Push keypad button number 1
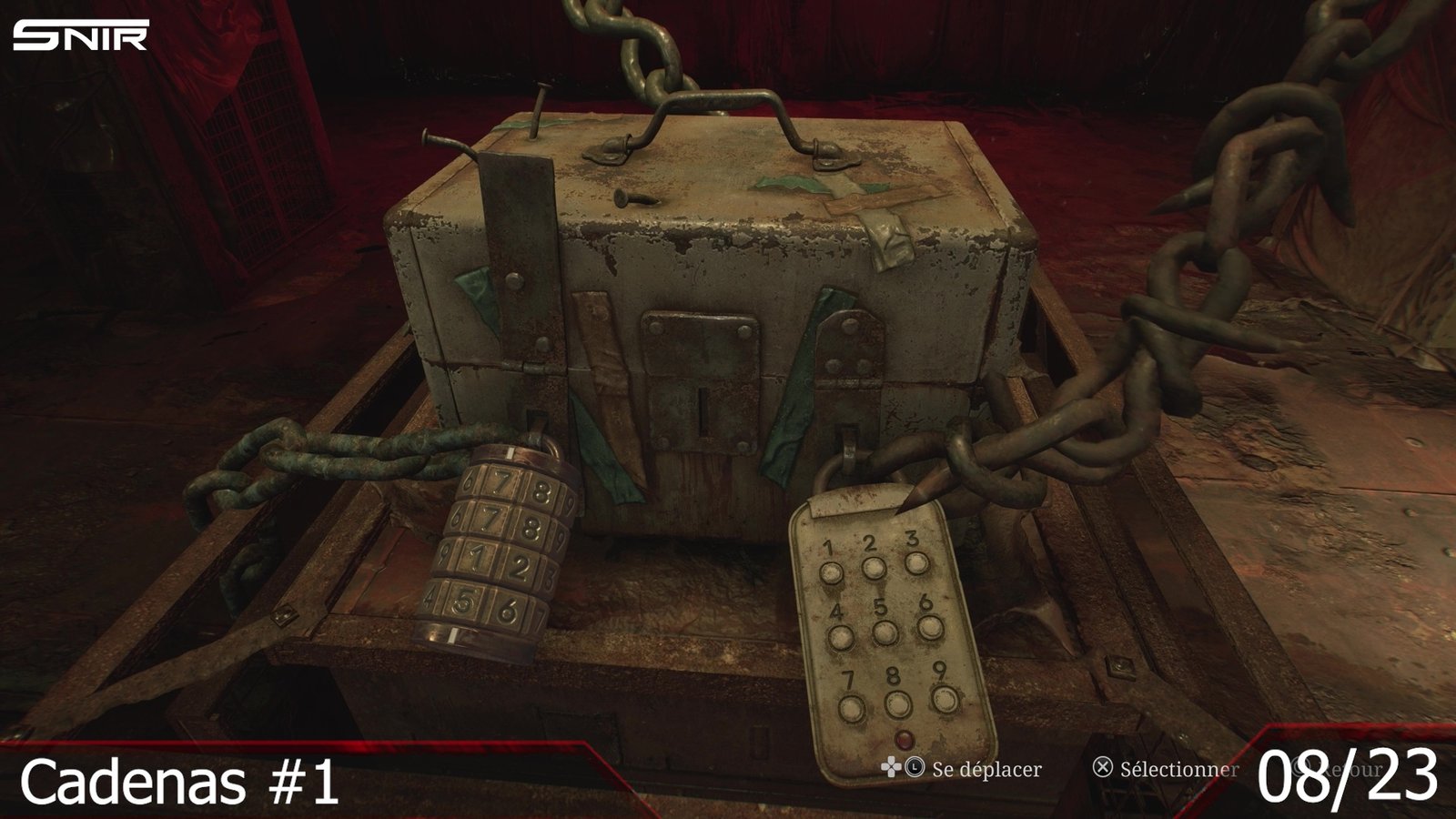The image size is (1456, 819). click(831, 572)
